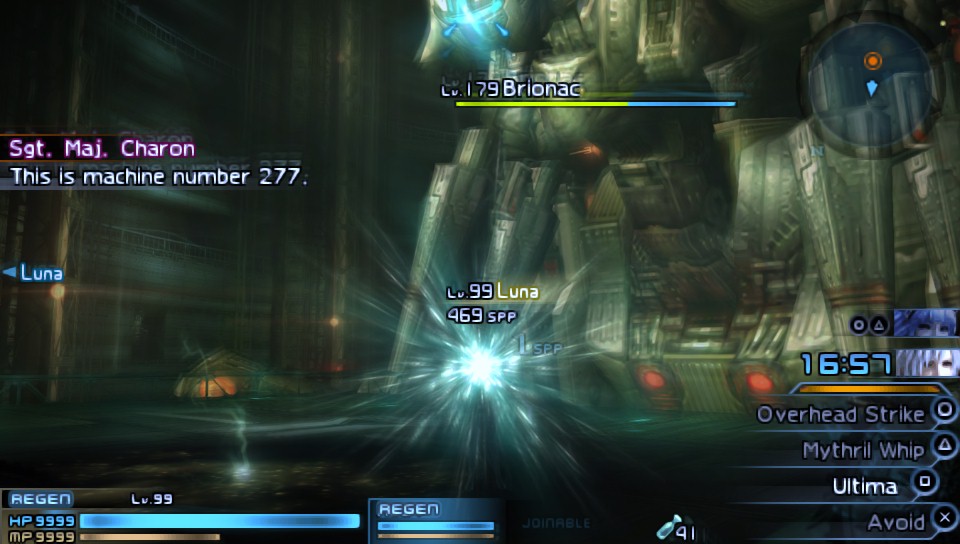Activate the Avoid command

tap(896, 521)
